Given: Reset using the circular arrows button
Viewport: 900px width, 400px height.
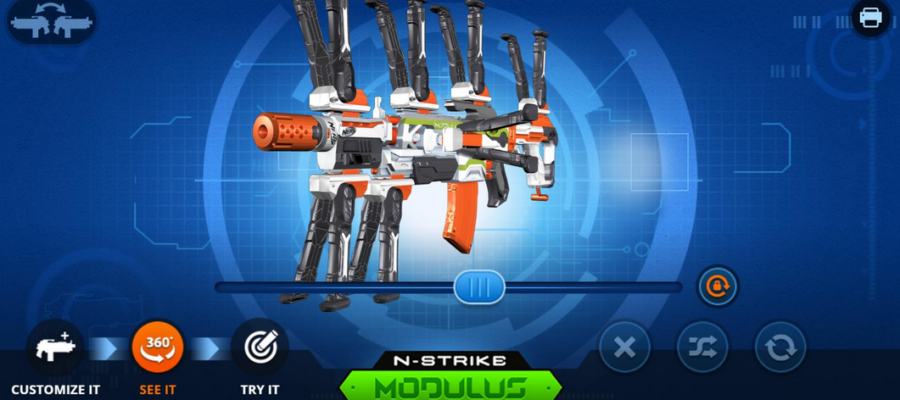Looking at the screenshot, I should tap(780, 348).
